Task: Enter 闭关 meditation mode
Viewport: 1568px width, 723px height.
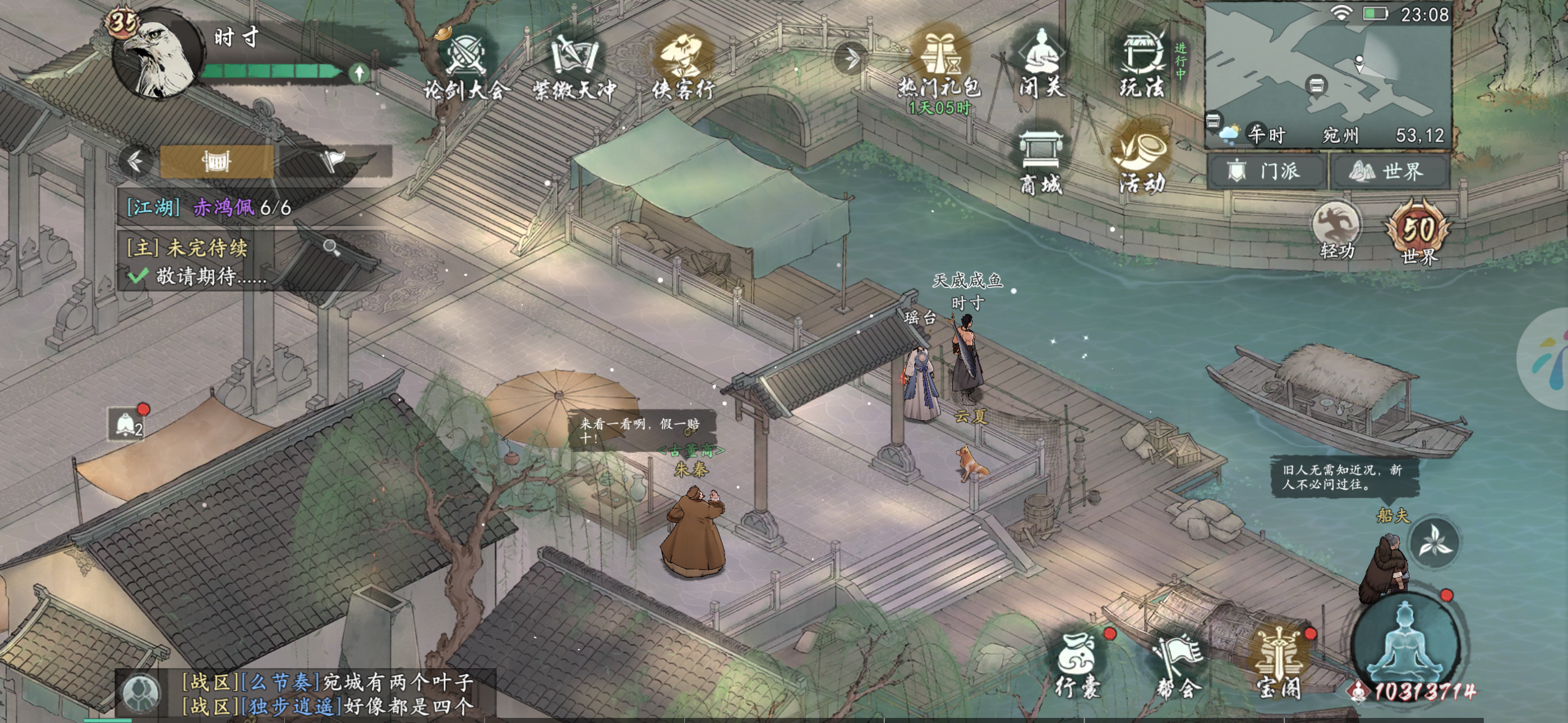Action: pos(1041,64)
